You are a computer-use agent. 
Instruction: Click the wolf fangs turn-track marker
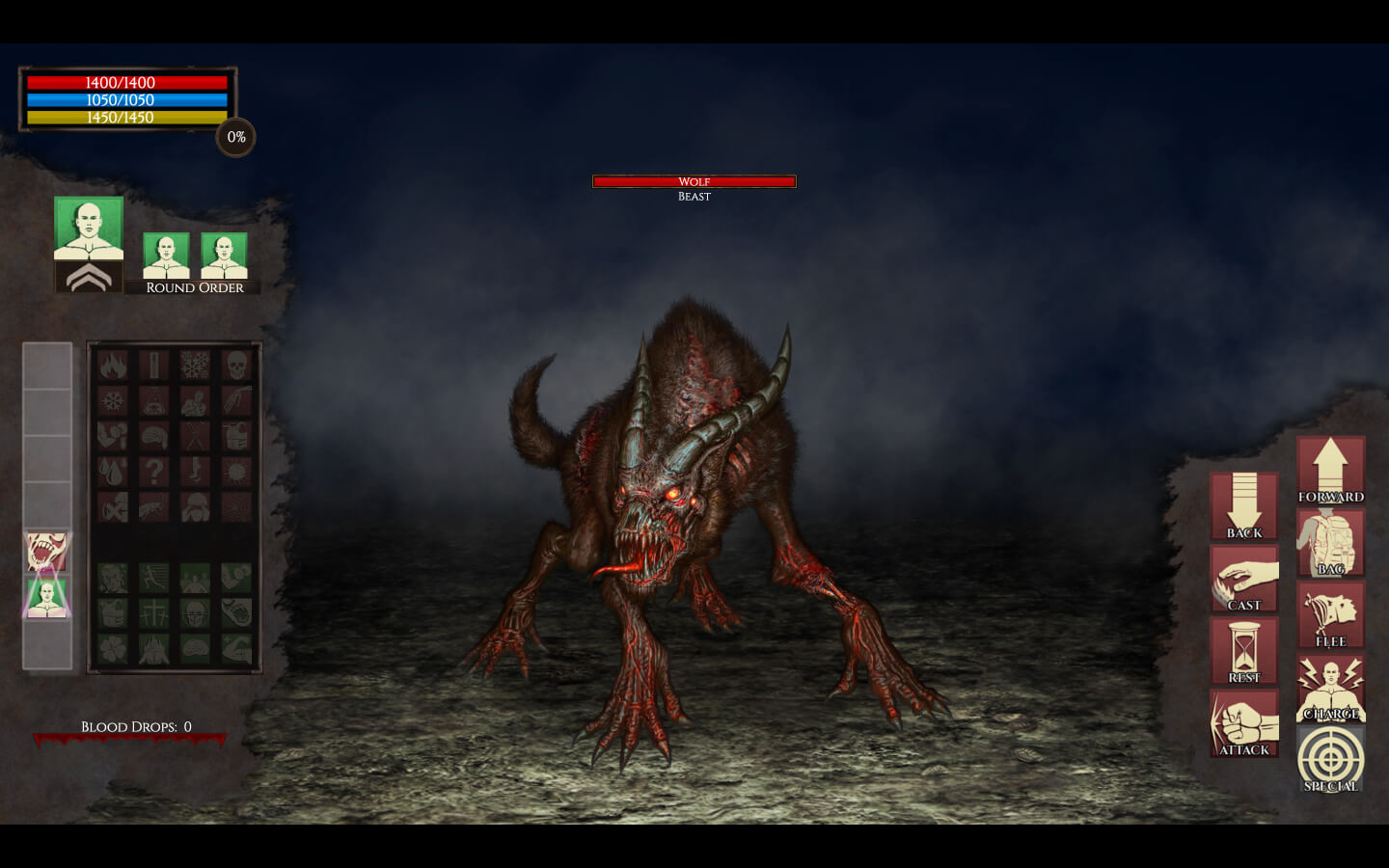46,553
